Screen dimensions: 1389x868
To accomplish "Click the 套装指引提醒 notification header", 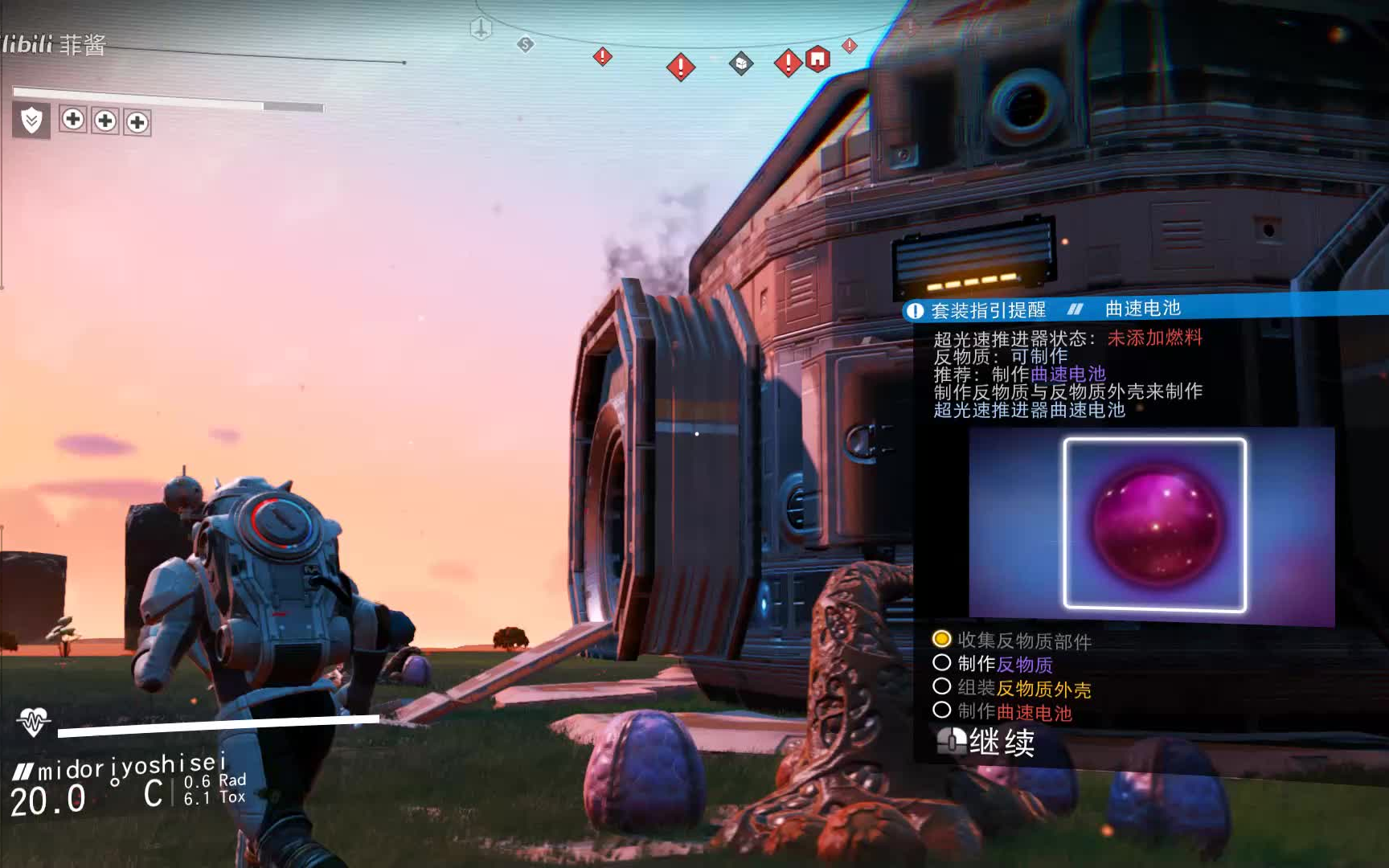I will [988, 310].
